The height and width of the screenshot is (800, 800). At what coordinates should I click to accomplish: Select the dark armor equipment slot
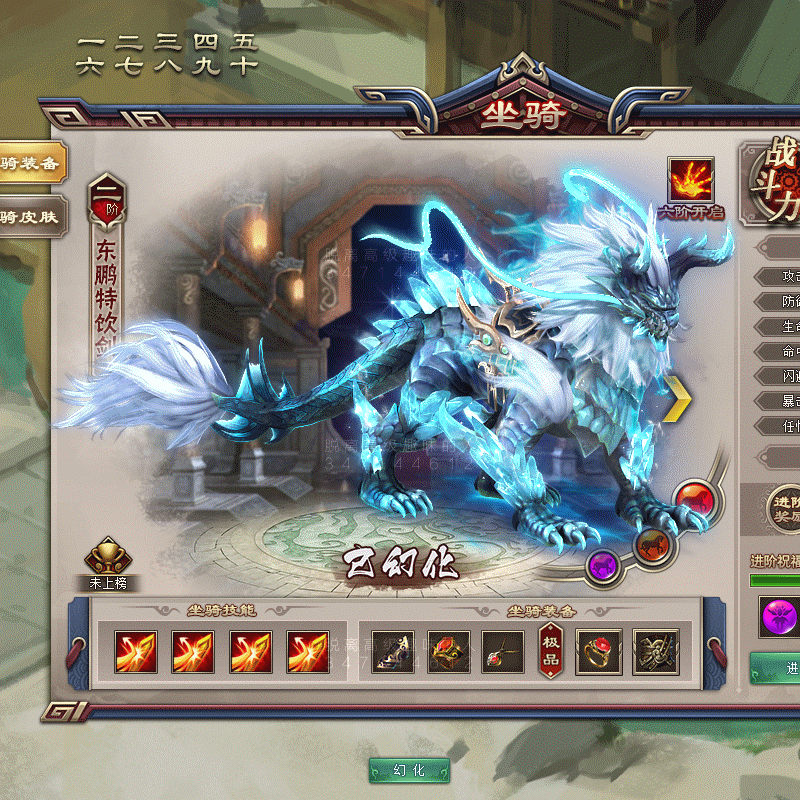[x=655, y=651]
